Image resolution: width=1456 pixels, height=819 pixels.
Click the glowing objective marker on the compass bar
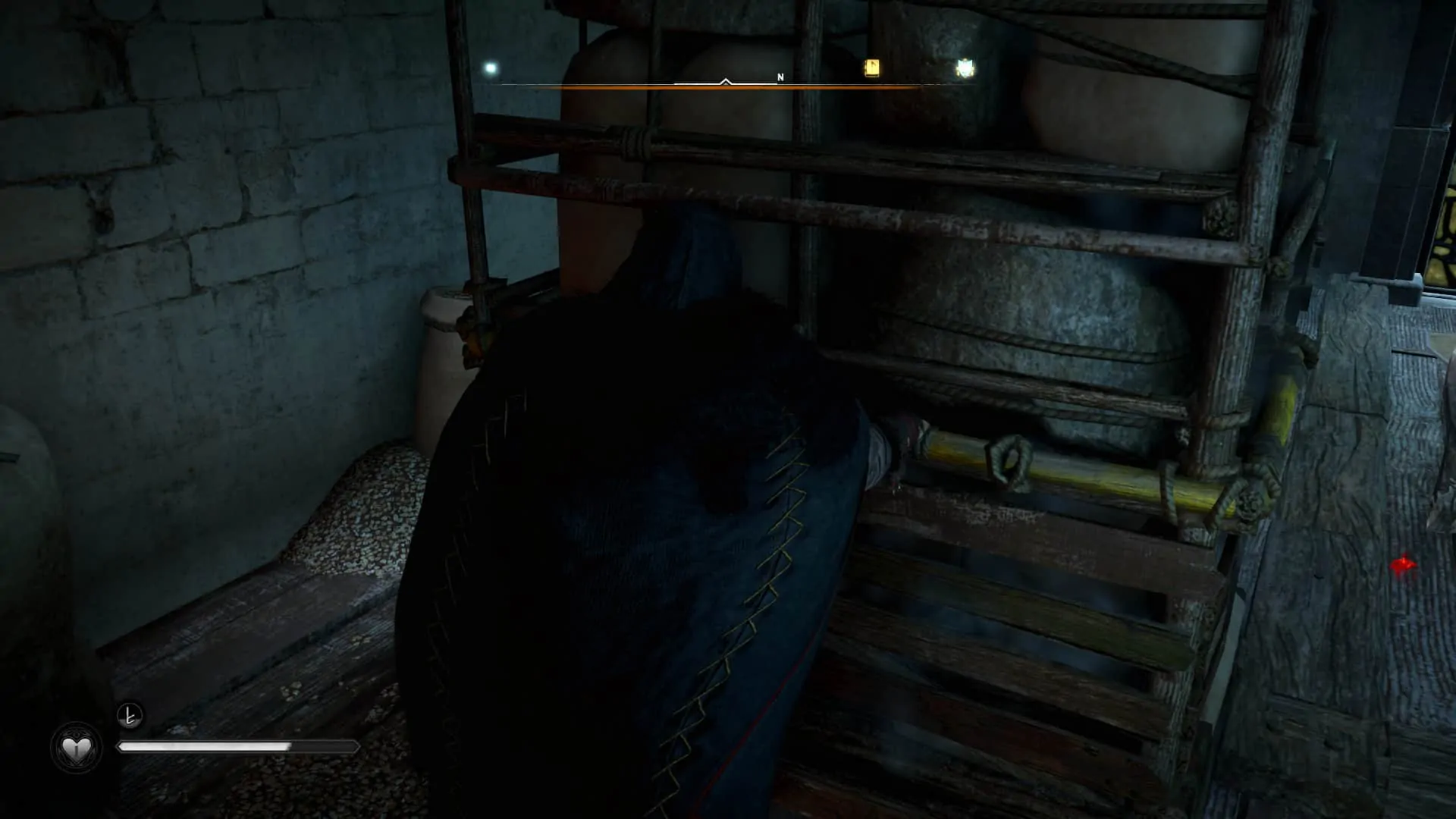tap(965, 68)
